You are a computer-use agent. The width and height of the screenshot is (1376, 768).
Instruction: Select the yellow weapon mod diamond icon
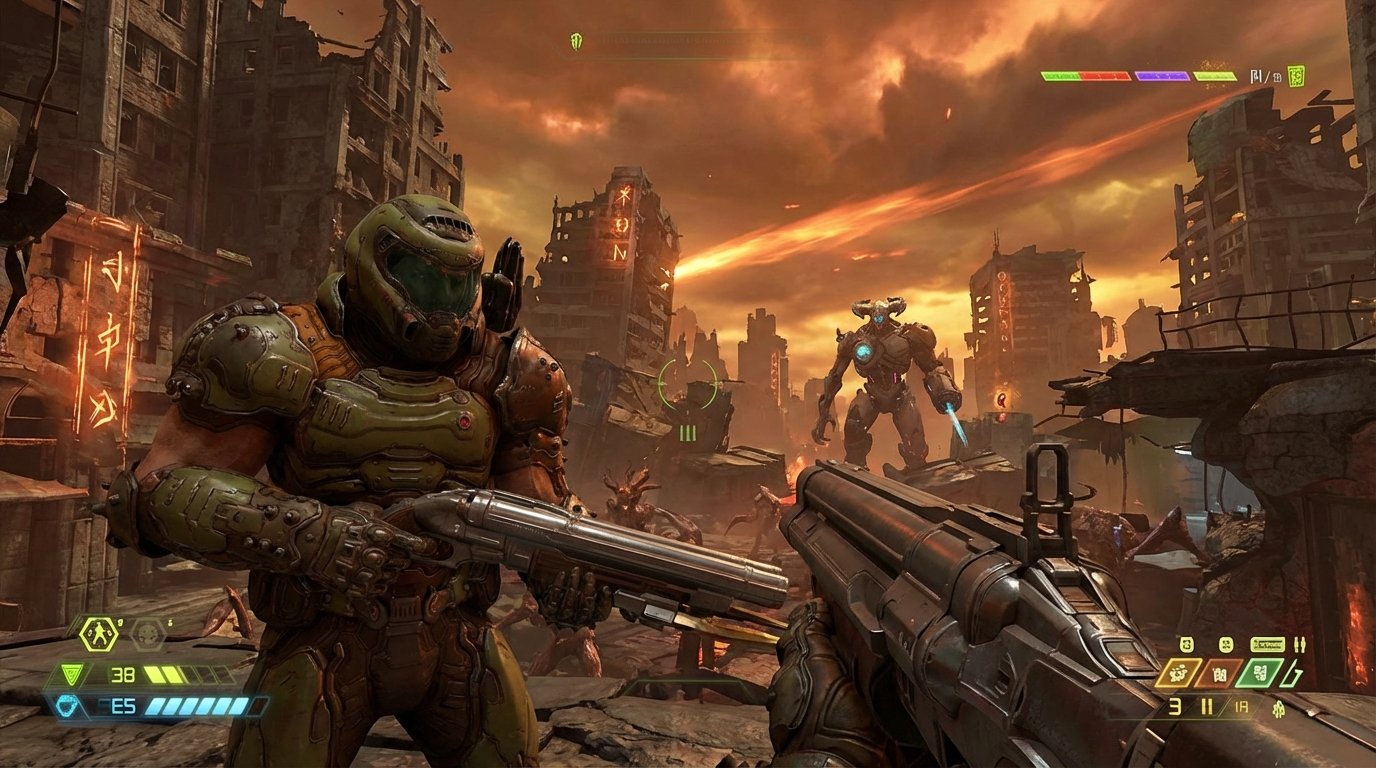point(1178,672)
